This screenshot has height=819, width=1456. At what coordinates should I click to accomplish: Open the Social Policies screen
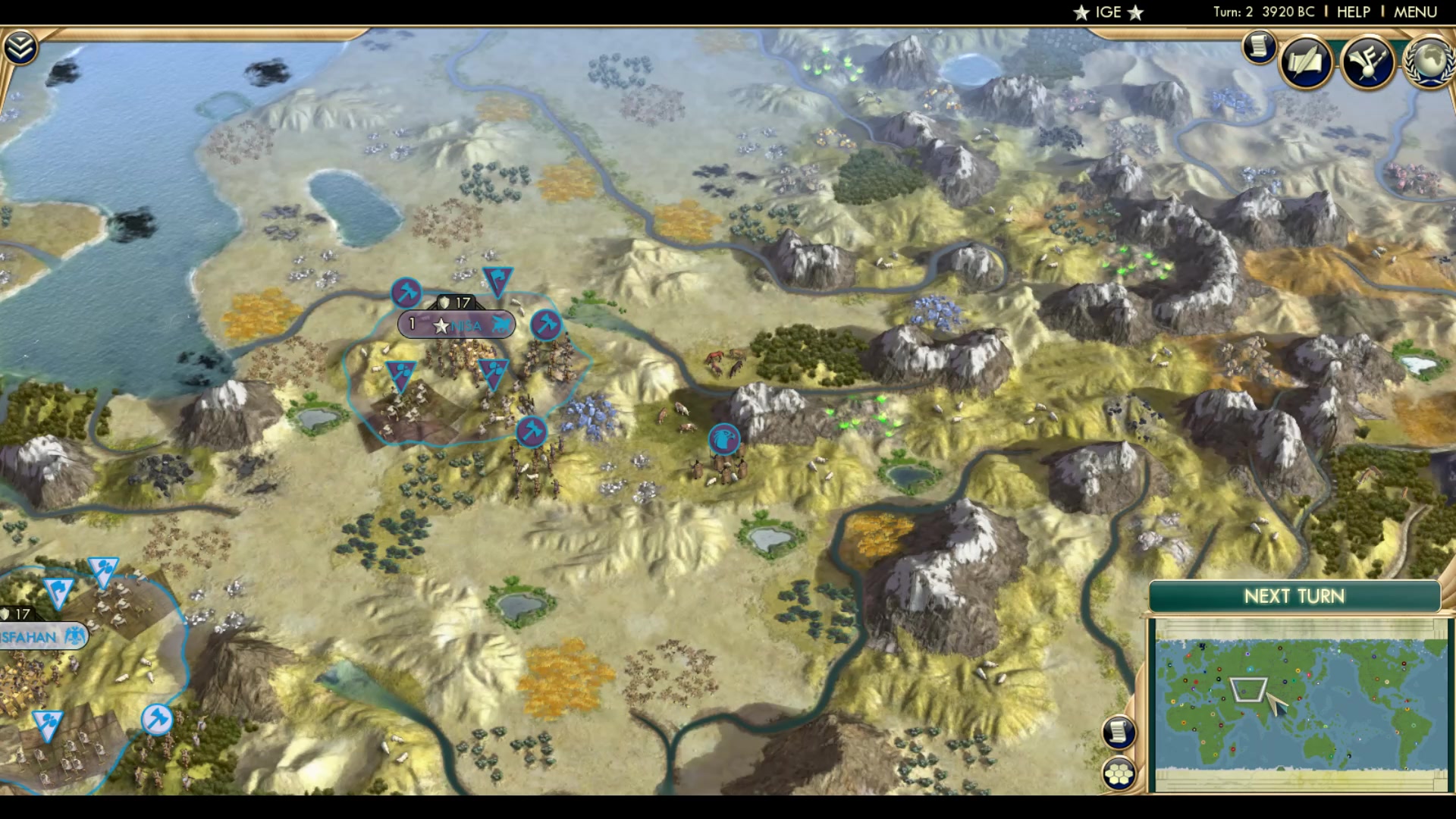pyautogui.click(x=1304, y=62)
